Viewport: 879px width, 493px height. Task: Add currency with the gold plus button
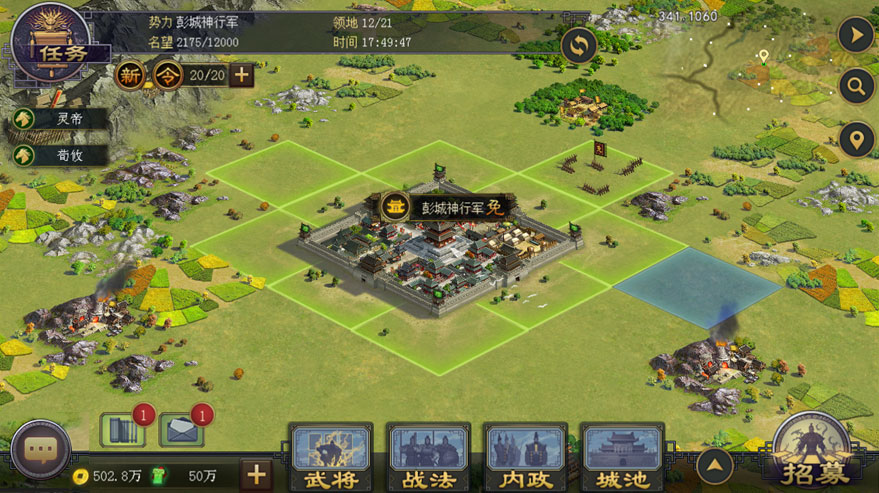coord(255,475)
